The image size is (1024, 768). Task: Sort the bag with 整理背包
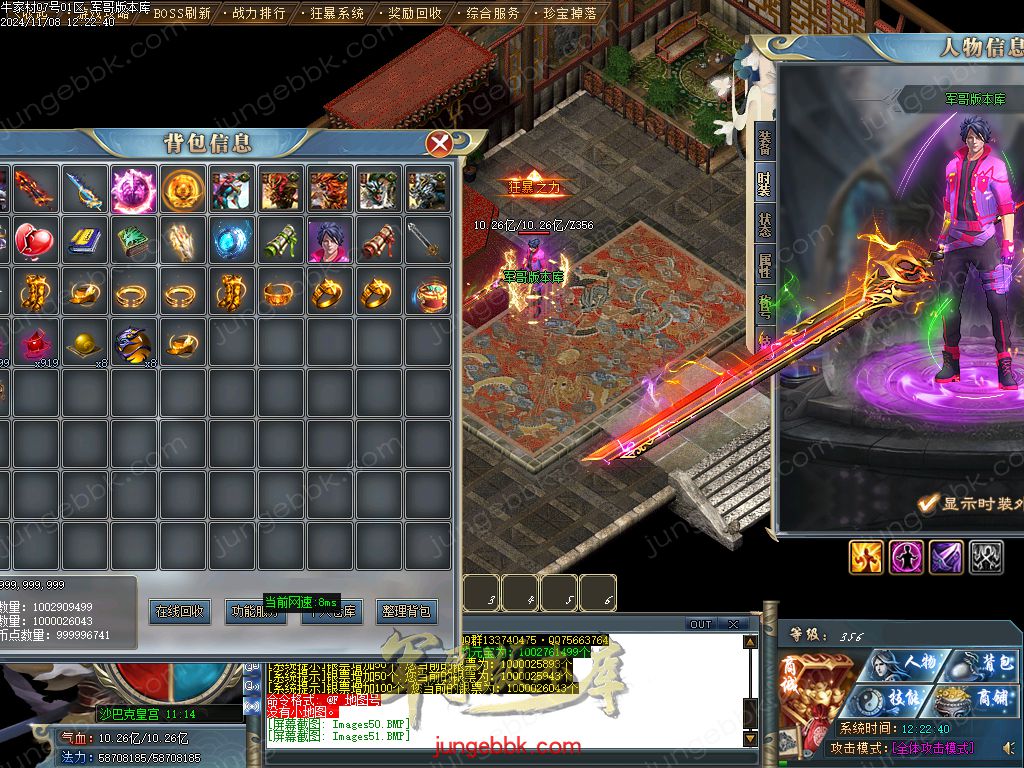[x=407, y=611]
